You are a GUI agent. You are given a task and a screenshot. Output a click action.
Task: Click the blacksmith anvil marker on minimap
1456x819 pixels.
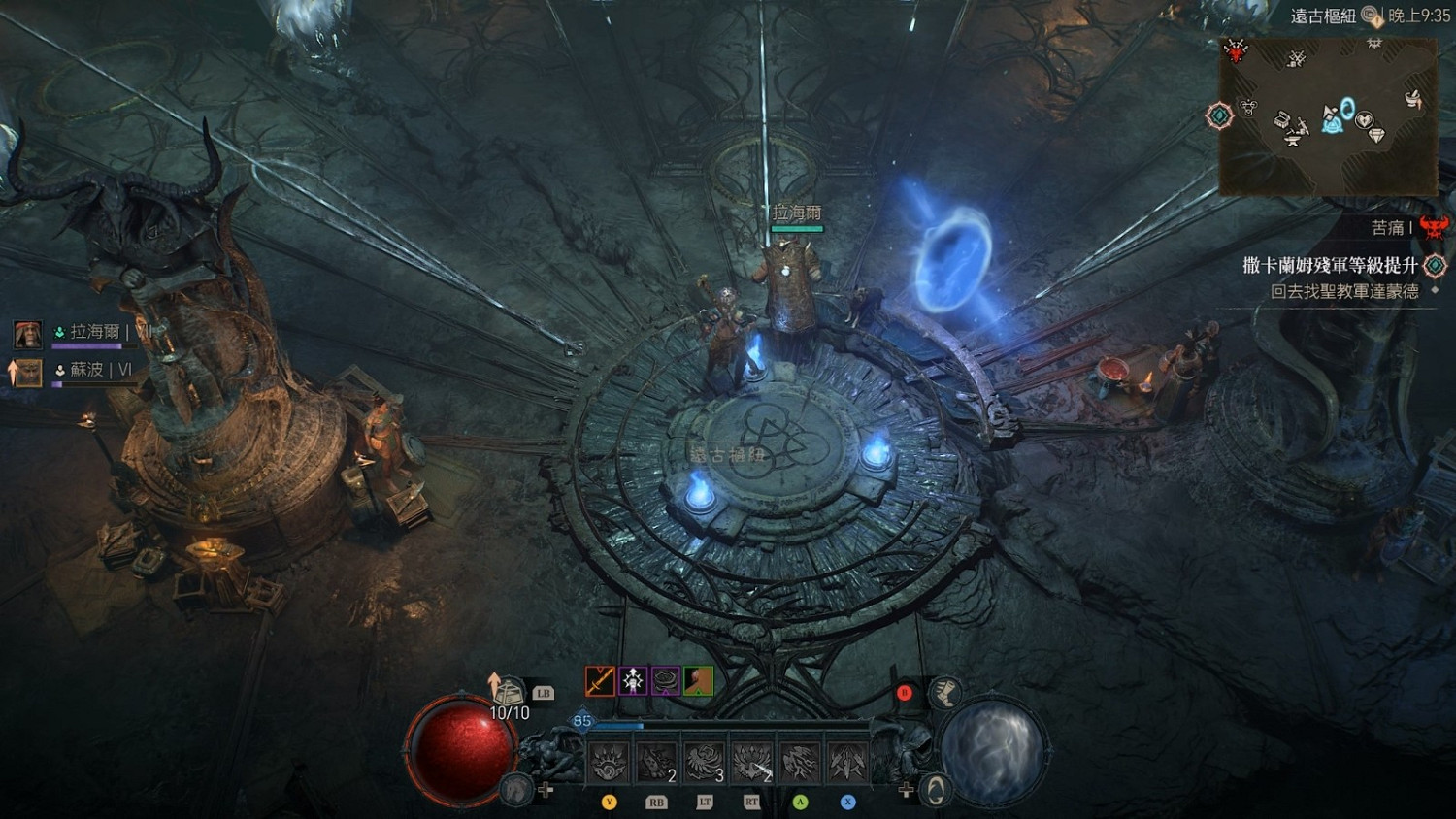tap(1295, 139)
